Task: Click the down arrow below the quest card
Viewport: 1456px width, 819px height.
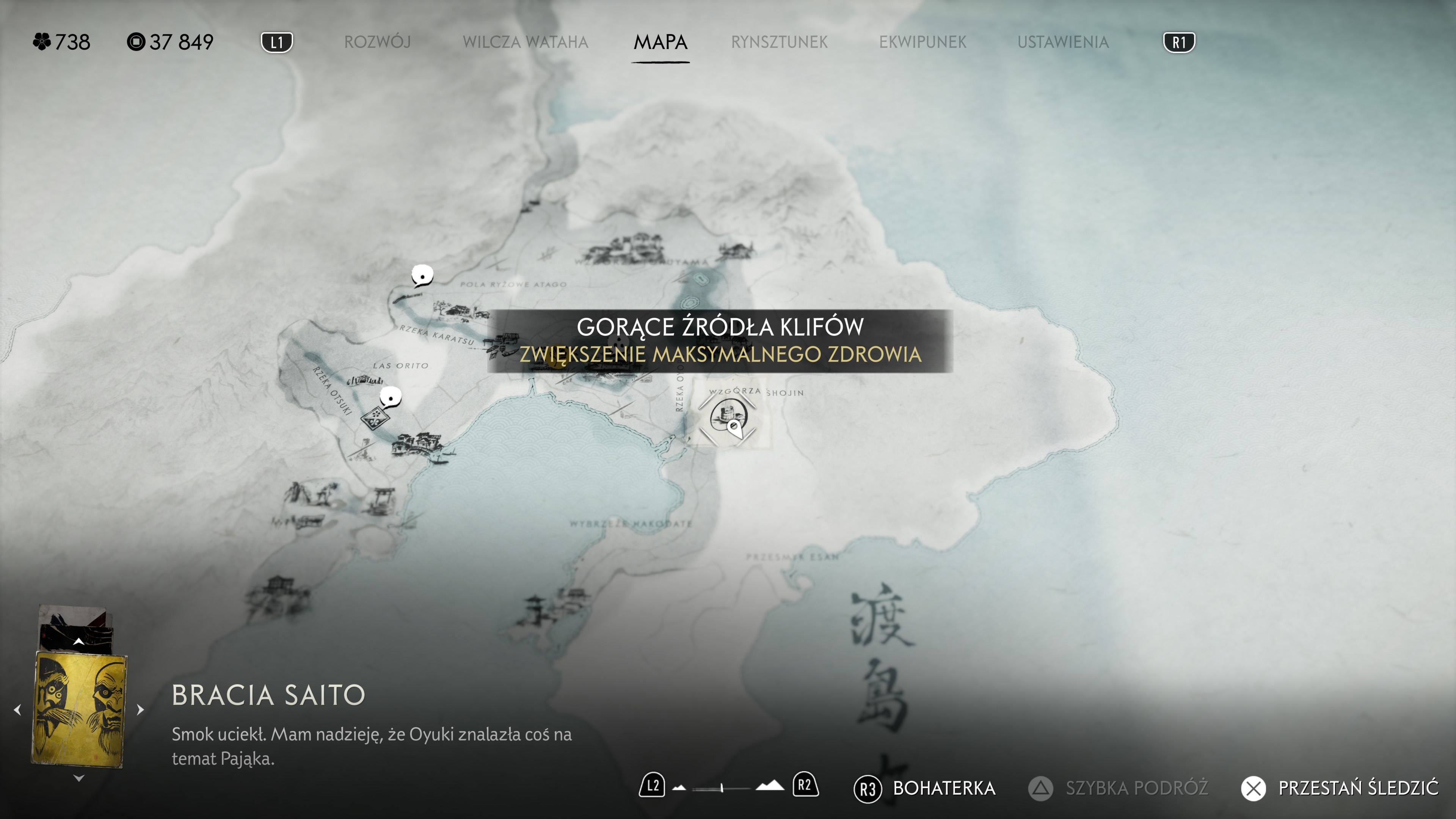Action: coord(78,778)
